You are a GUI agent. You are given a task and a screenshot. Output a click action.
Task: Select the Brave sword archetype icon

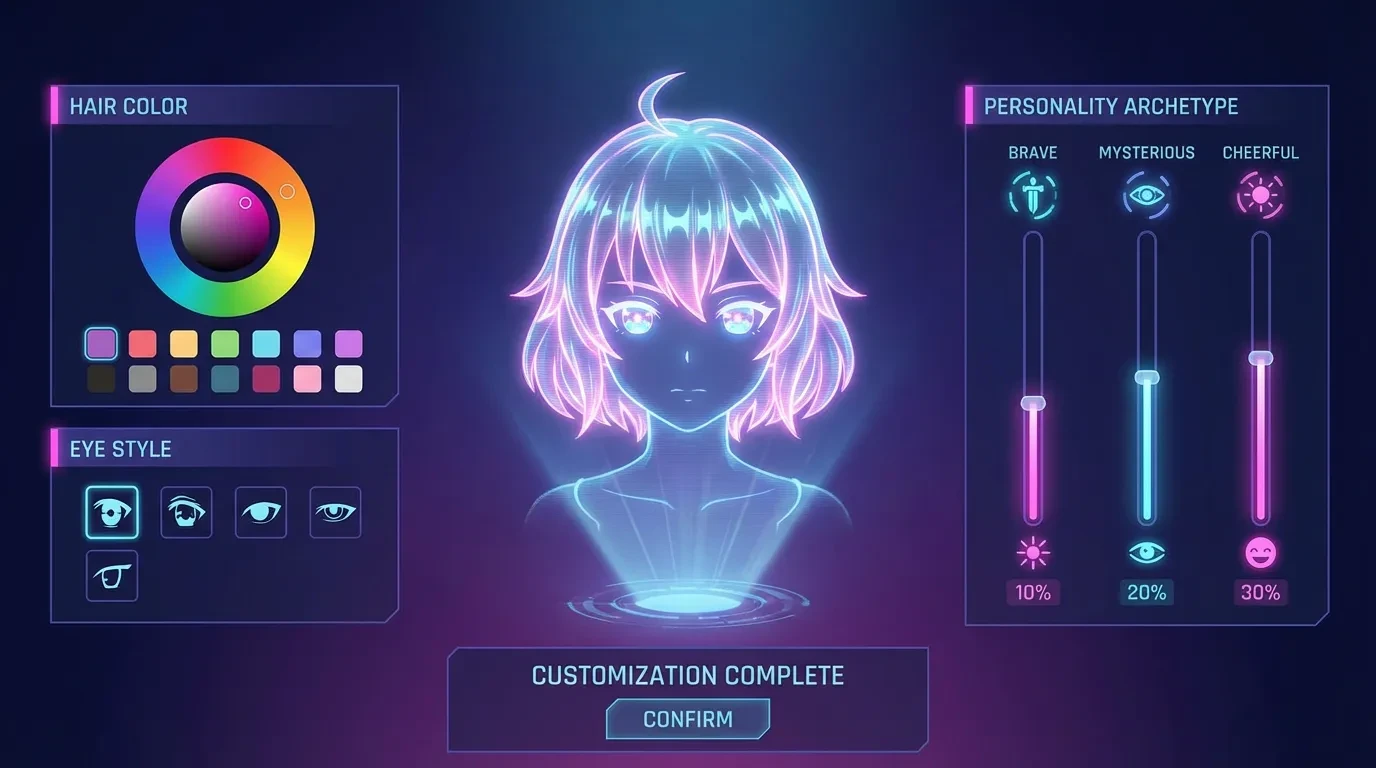(x=1032, y=193)
